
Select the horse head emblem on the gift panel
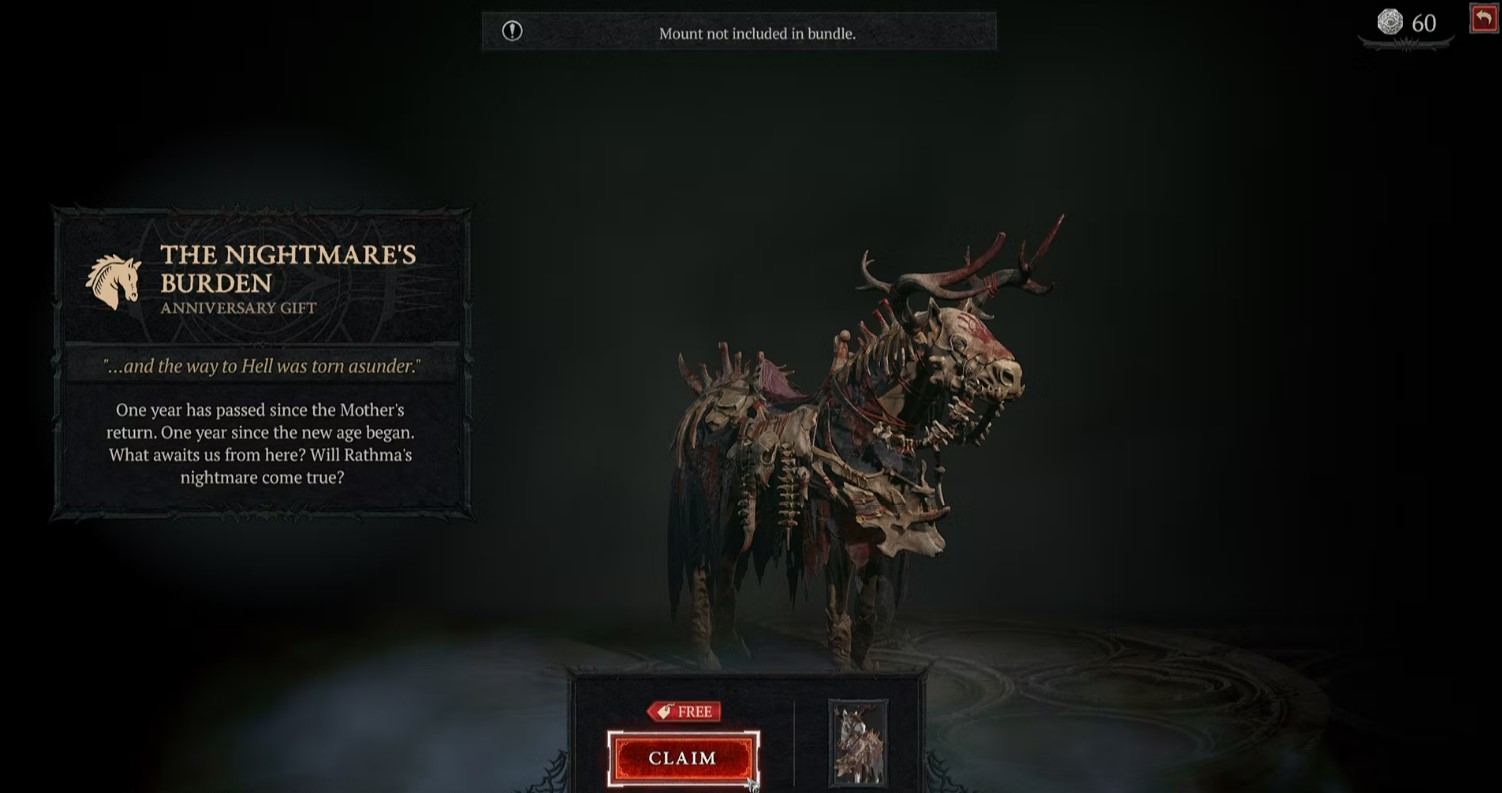(113, 280)
